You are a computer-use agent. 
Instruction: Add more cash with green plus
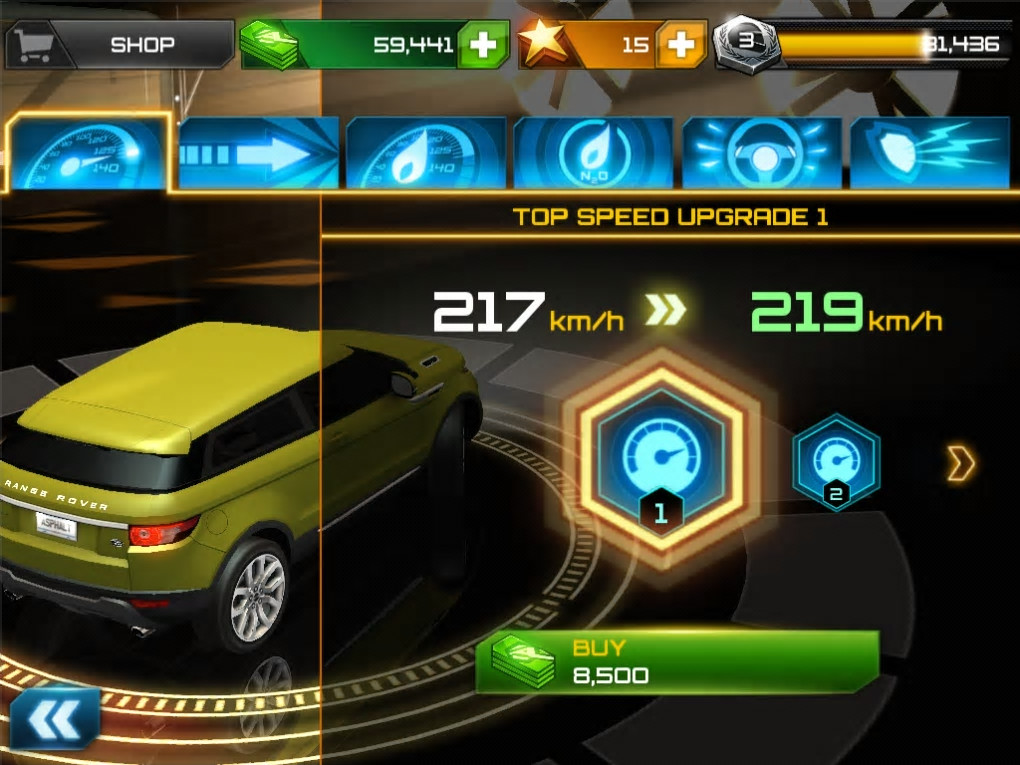tap(483, 45)
